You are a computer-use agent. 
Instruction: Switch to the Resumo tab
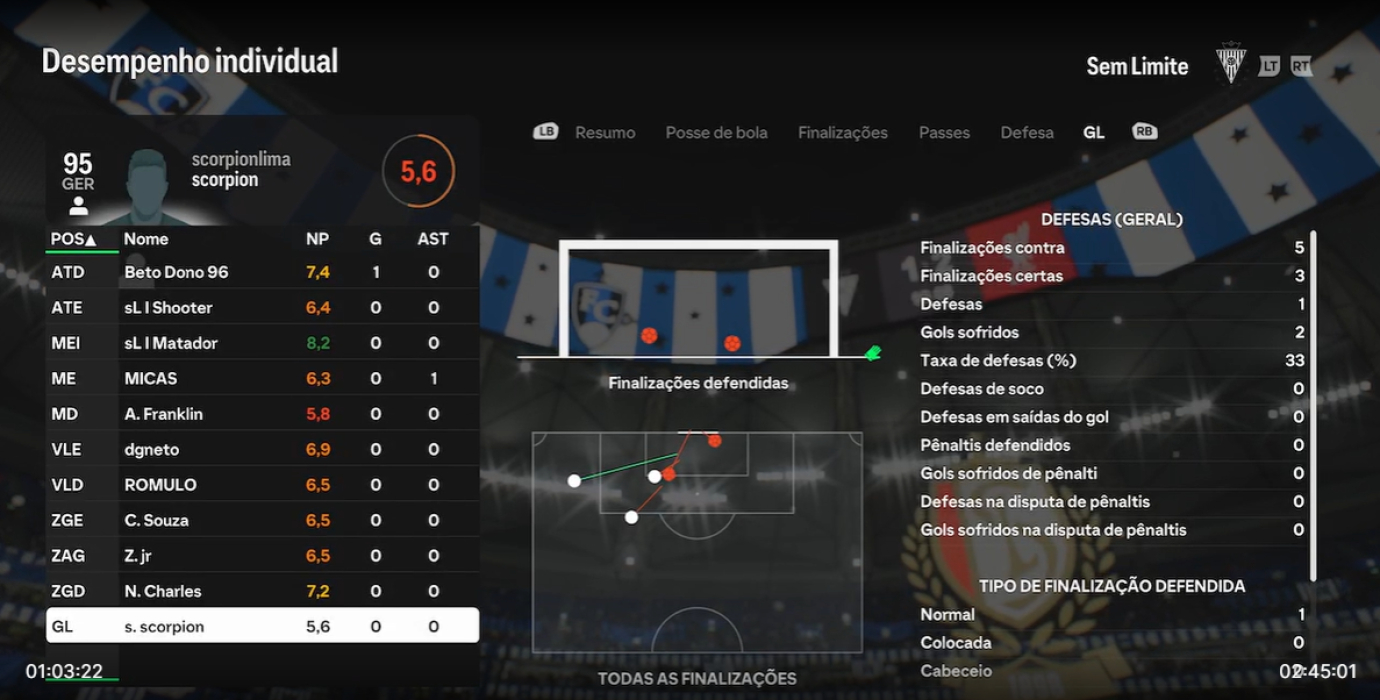click(x=604, y=132)
